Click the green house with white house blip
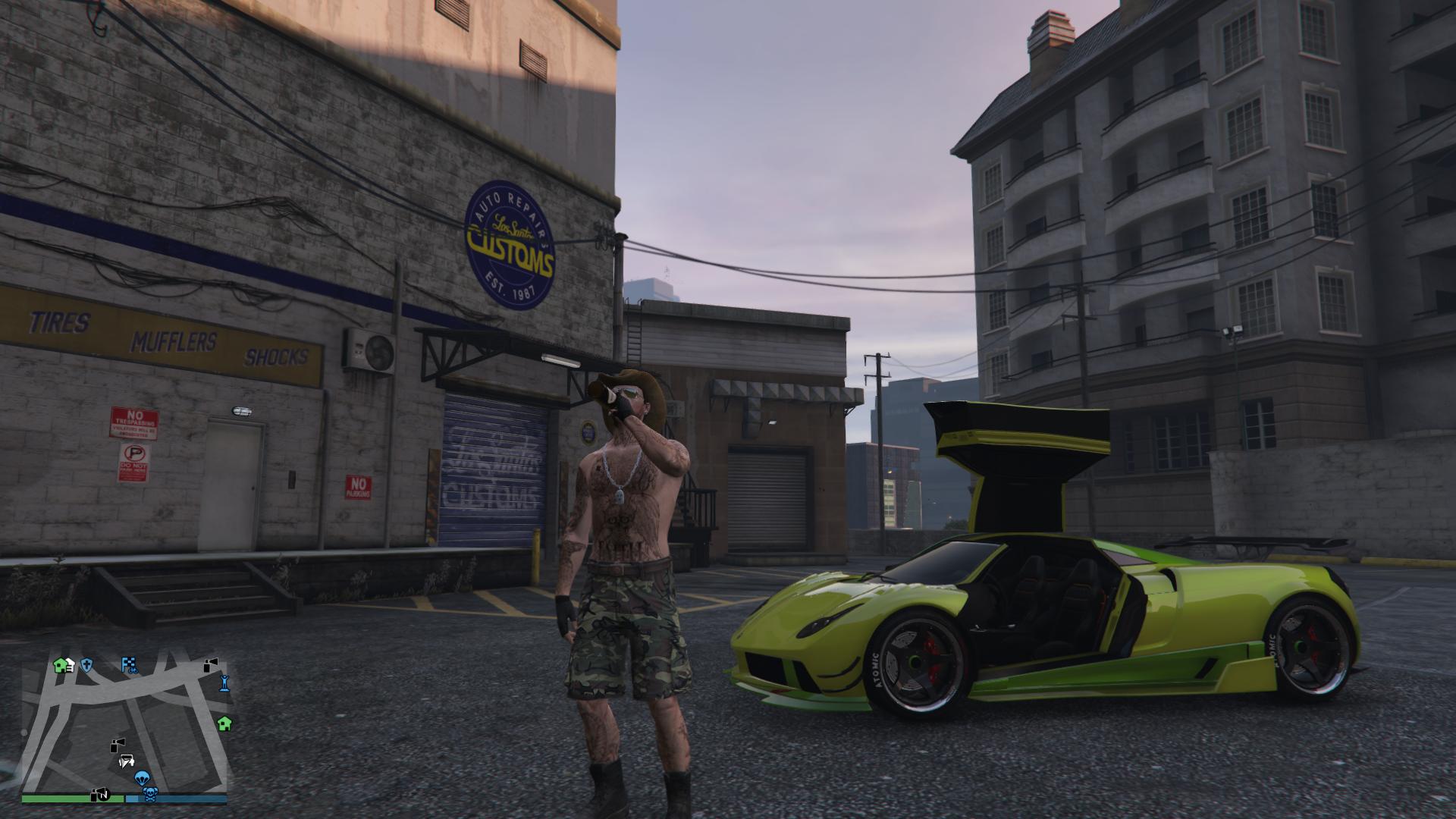 tap(63, 666)
